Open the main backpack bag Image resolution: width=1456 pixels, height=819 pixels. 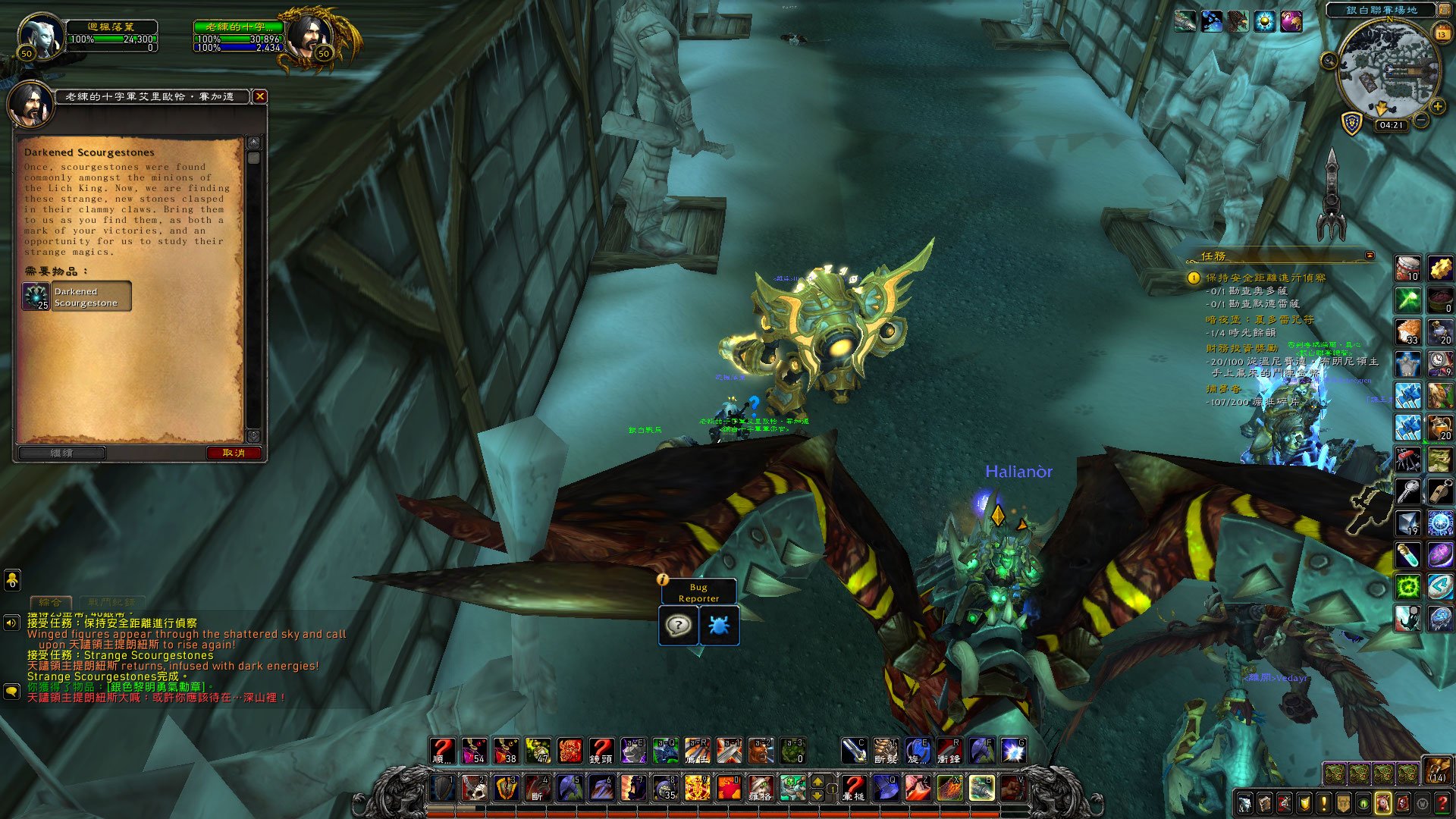coord(1436,771)
